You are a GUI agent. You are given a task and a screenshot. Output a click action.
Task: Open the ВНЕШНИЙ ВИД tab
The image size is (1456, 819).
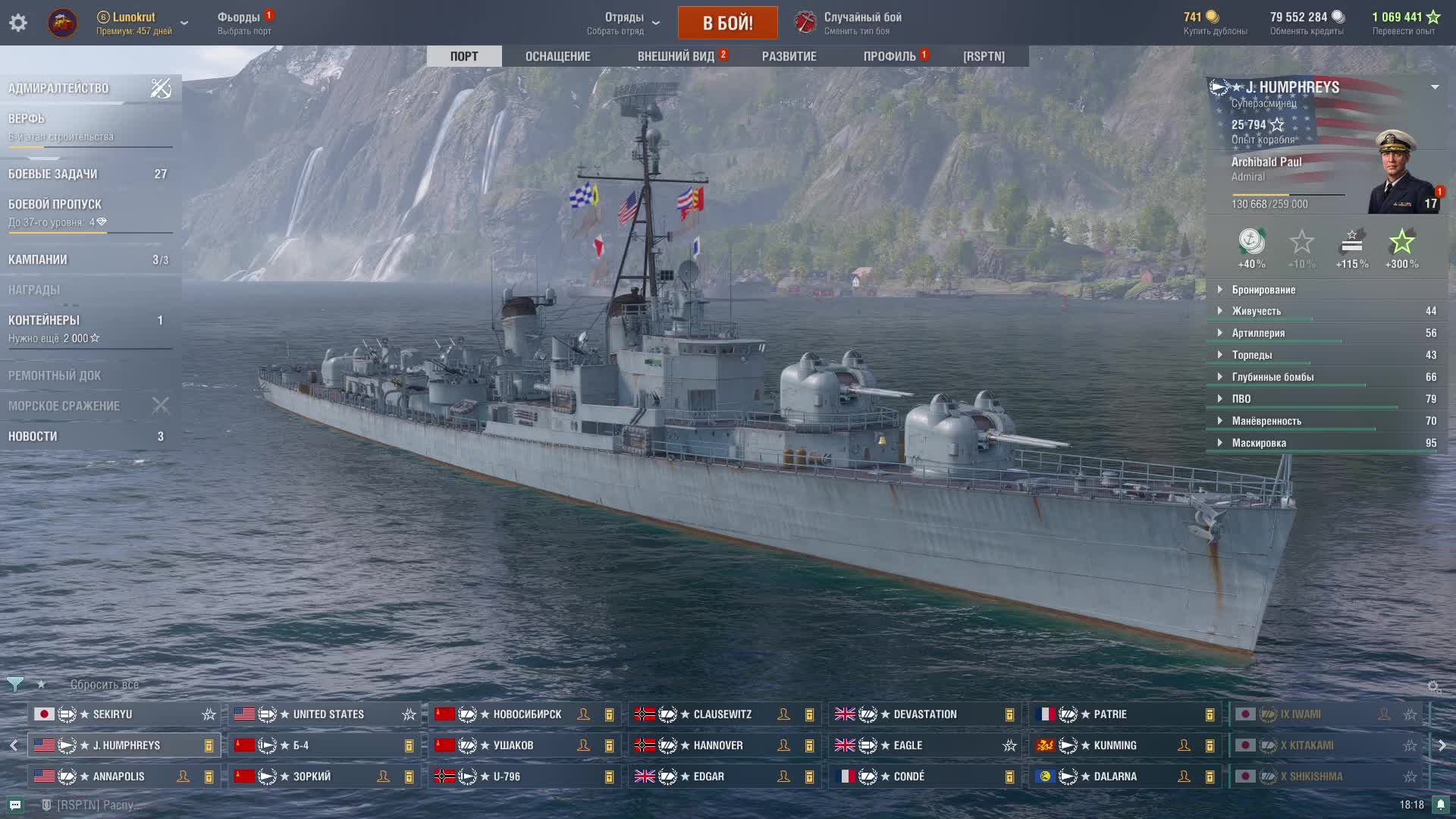676,56
